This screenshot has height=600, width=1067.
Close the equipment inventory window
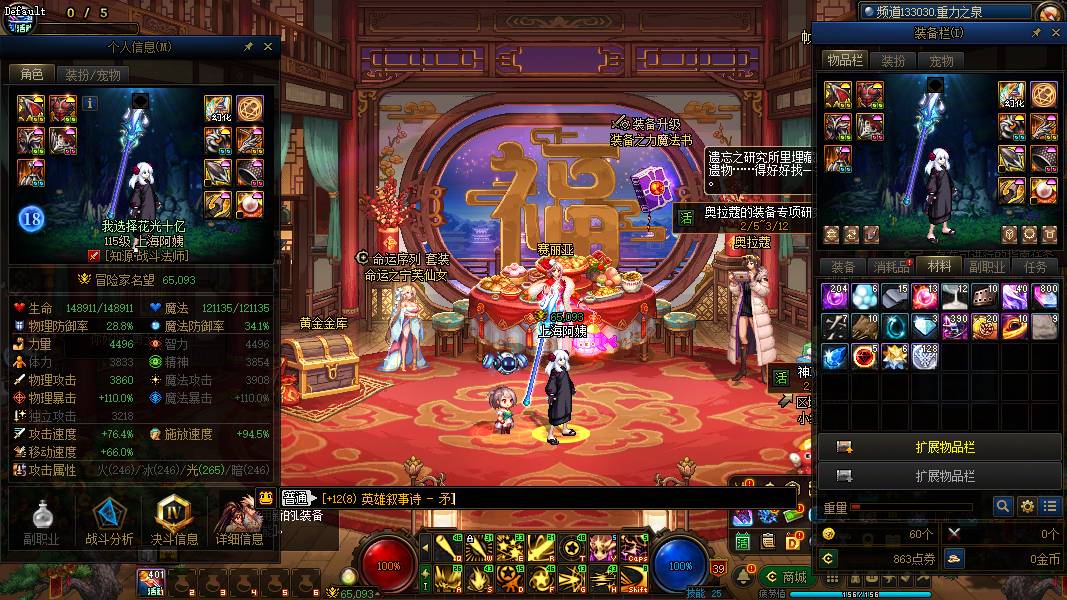coord(1052,34)
